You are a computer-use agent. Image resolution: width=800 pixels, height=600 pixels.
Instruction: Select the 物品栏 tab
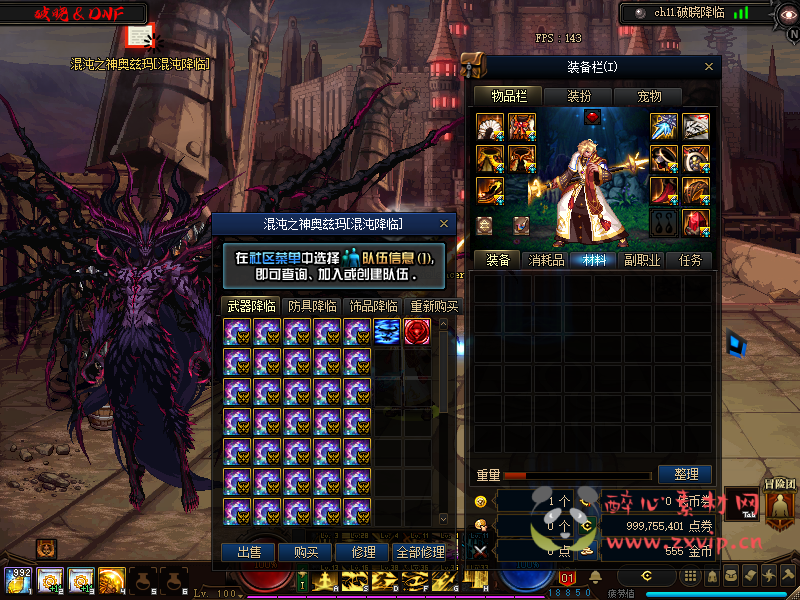tap(507, 97)
